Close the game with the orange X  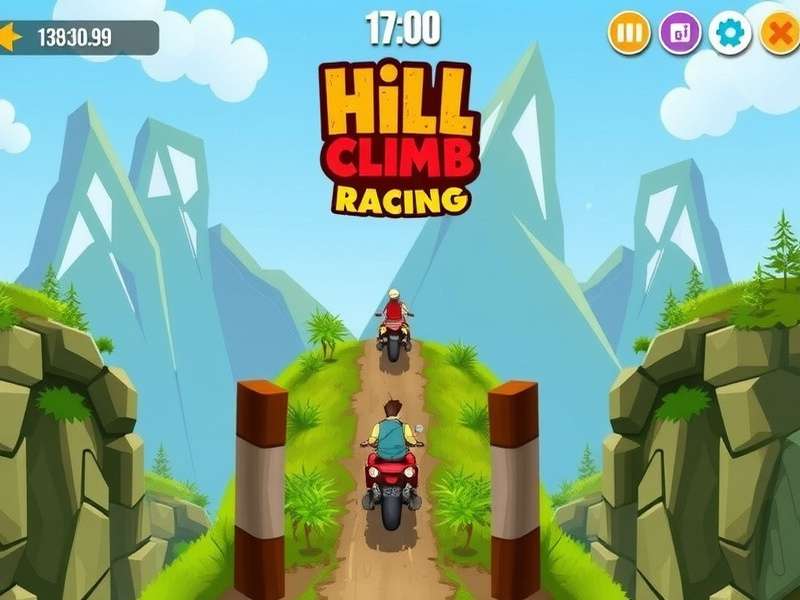(780, 34)
